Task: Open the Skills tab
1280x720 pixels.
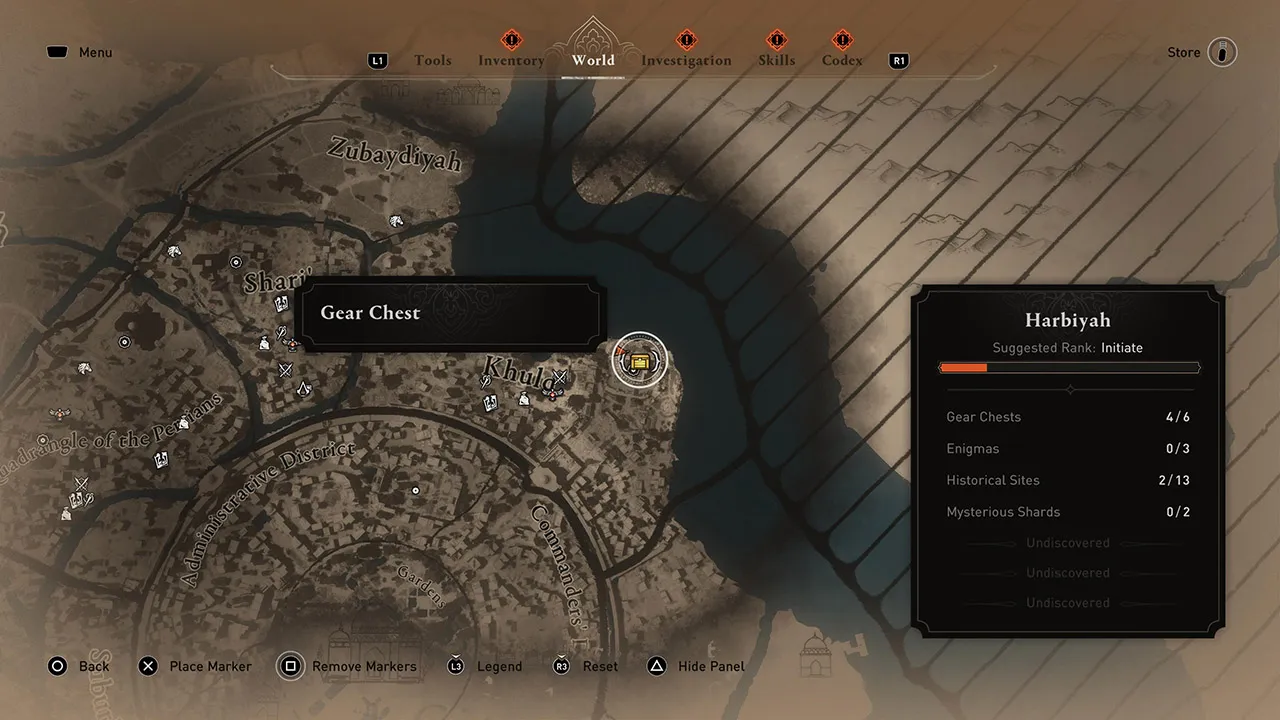Action: pos(777,60)
